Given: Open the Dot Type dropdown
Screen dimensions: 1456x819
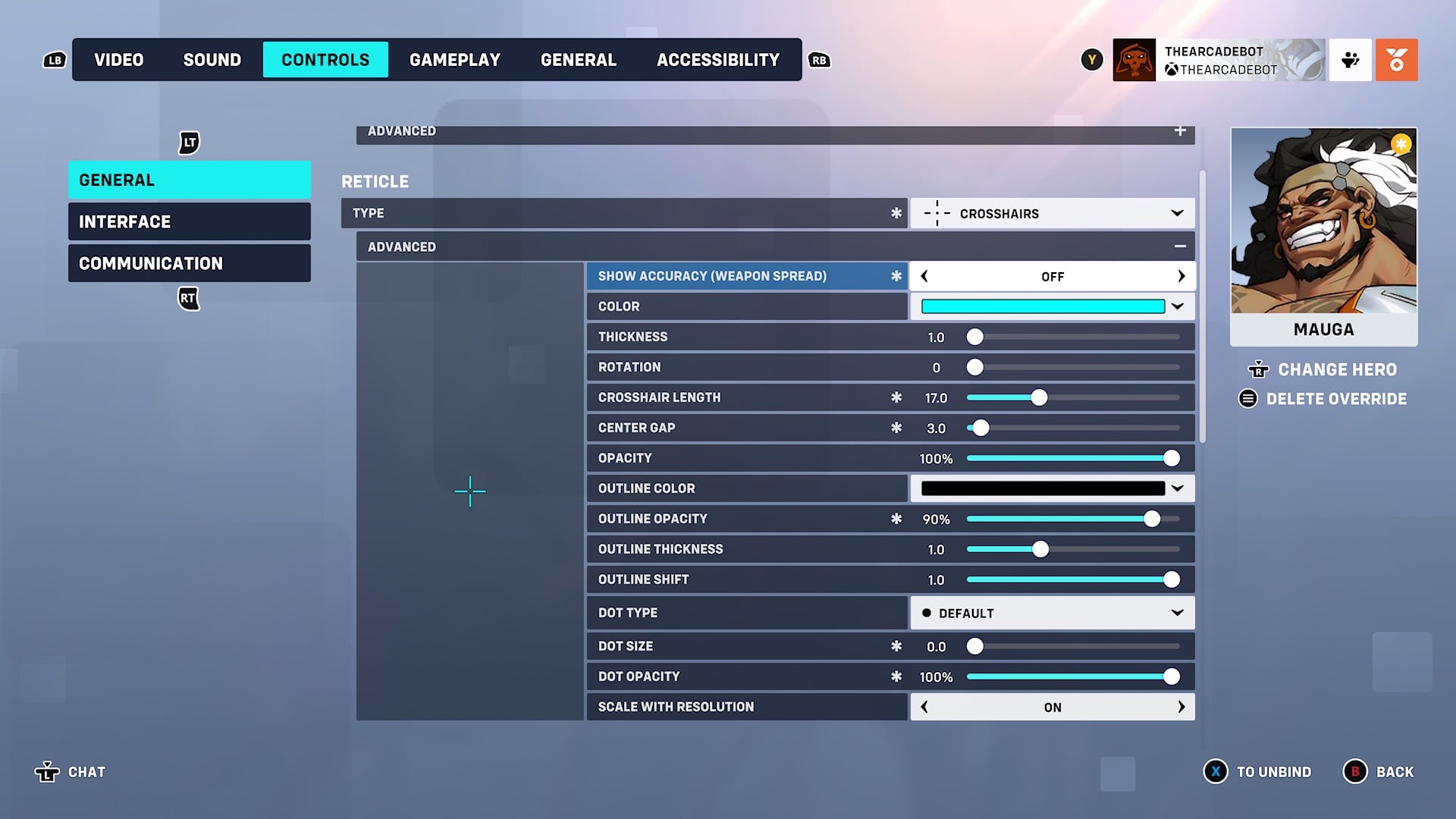Looking at the screenshot, I should click(1053, 613).
